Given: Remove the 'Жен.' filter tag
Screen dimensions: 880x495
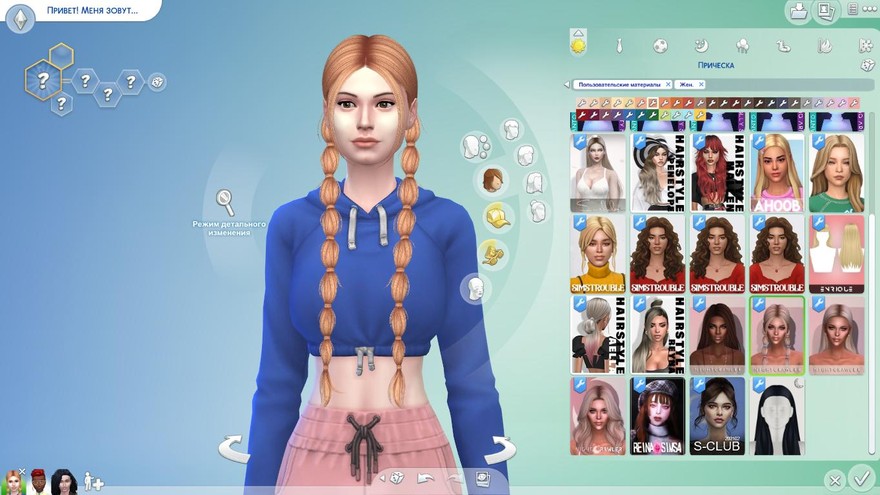Looking at the screenshot, I should 701,85.
